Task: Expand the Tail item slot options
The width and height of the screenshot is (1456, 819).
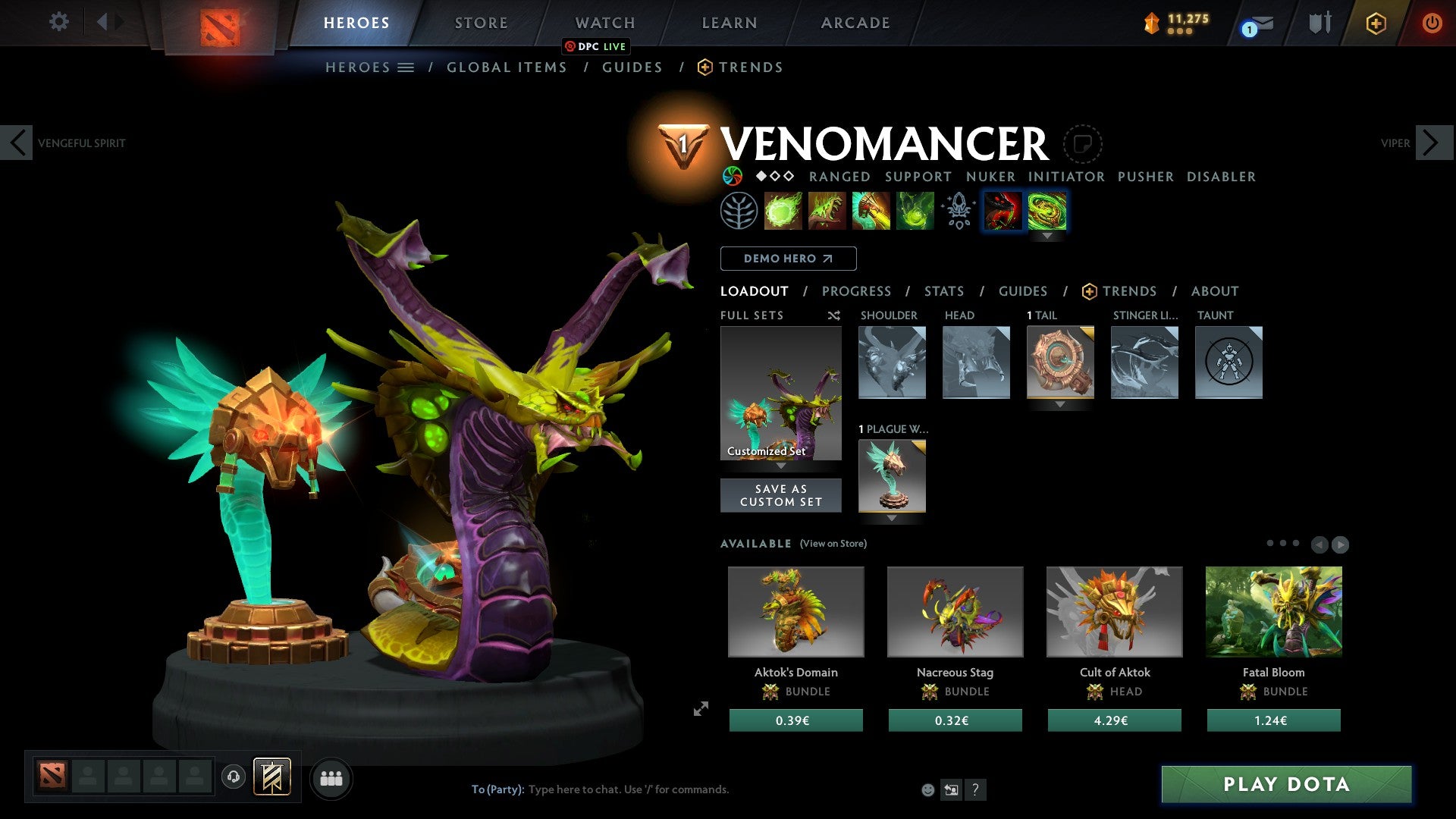Action: (1059, 406)
